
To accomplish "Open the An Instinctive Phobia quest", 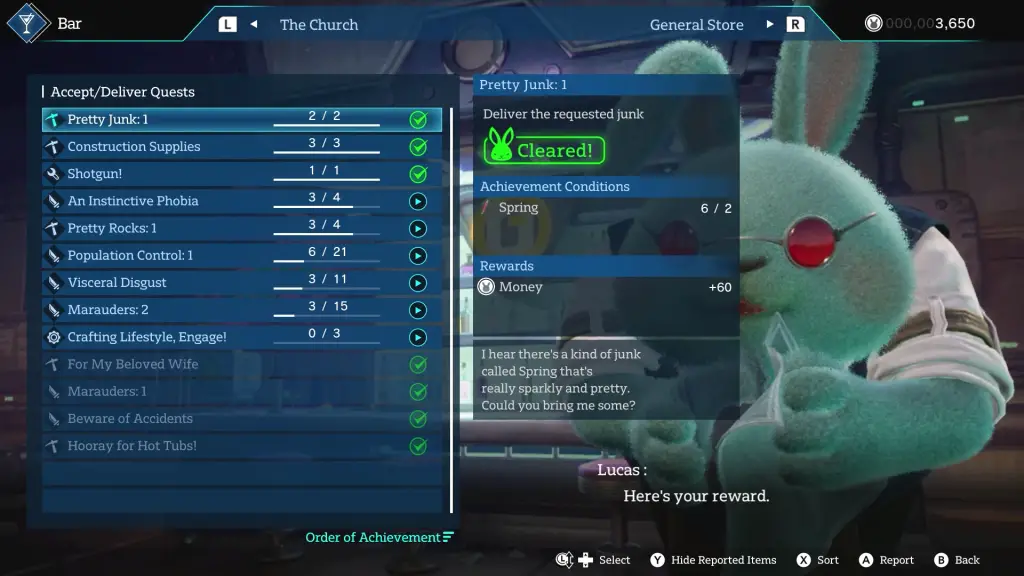I will tap(241, 201).
